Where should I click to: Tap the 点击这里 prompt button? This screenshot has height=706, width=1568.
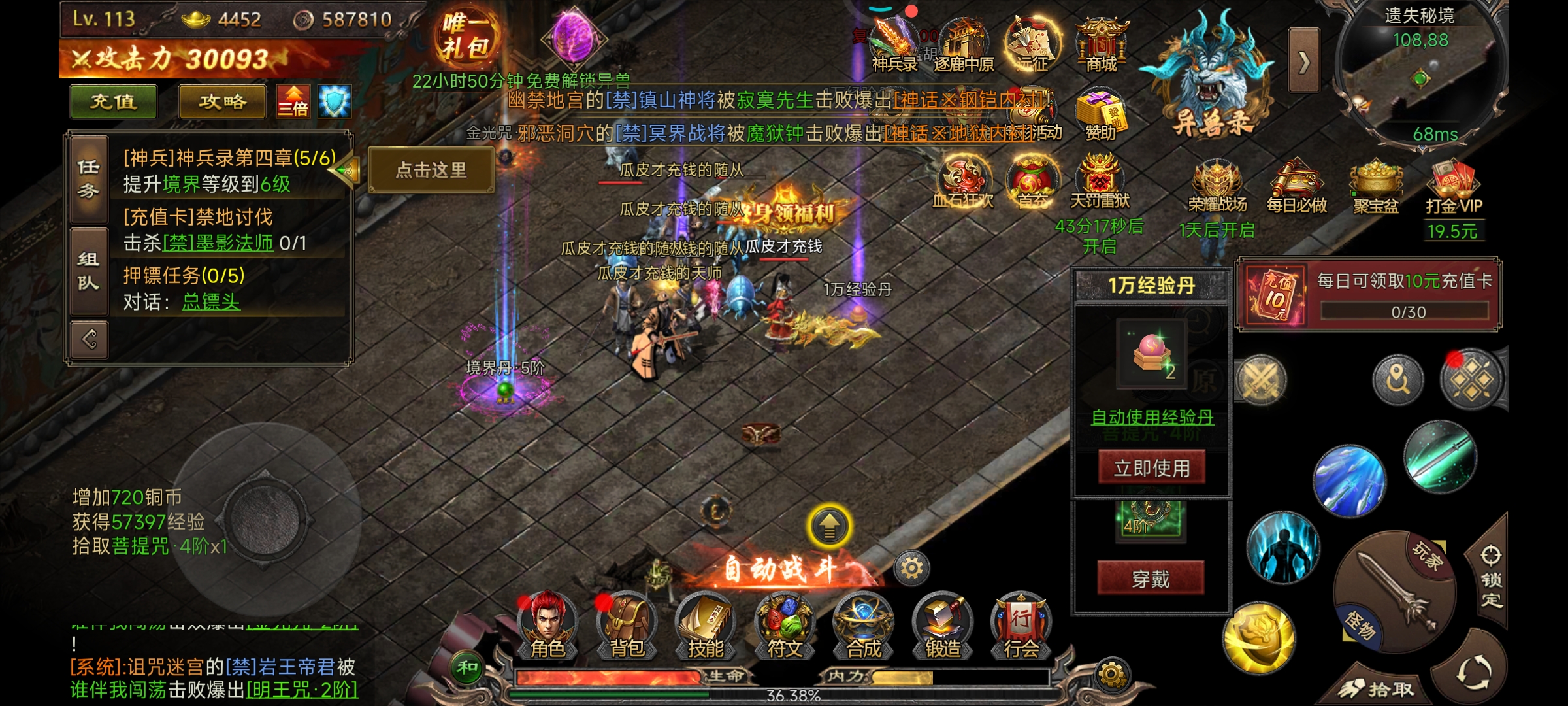(x=431, y=171)
